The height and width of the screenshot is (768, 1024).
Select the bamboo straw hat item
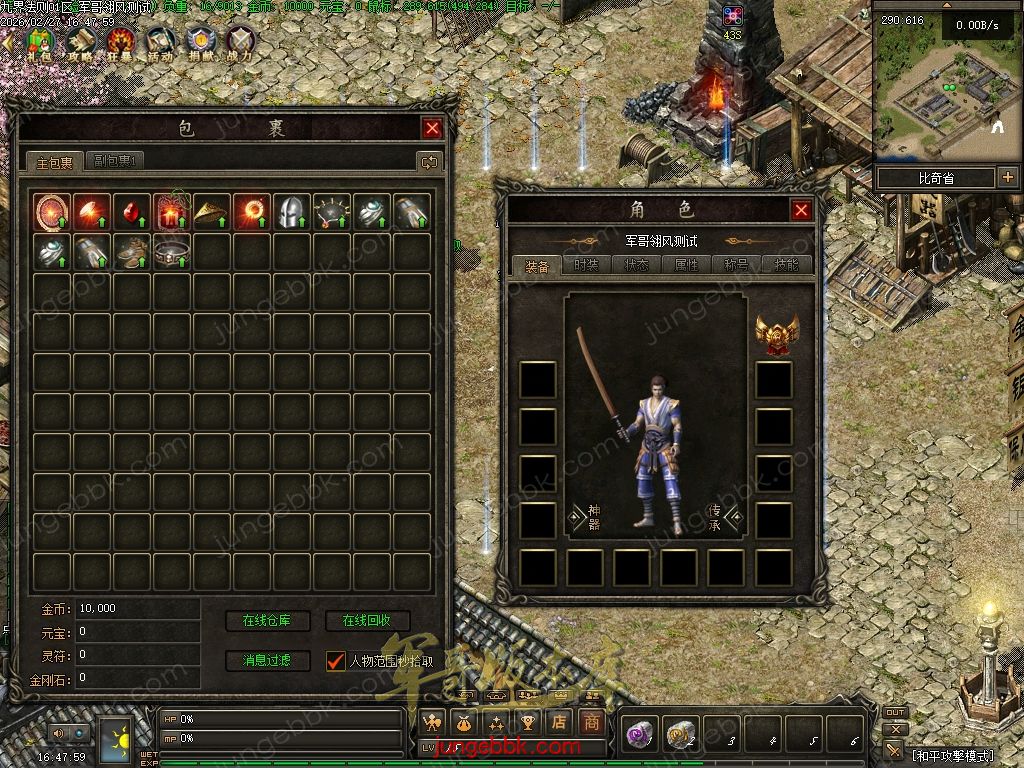tap(211, 212)
